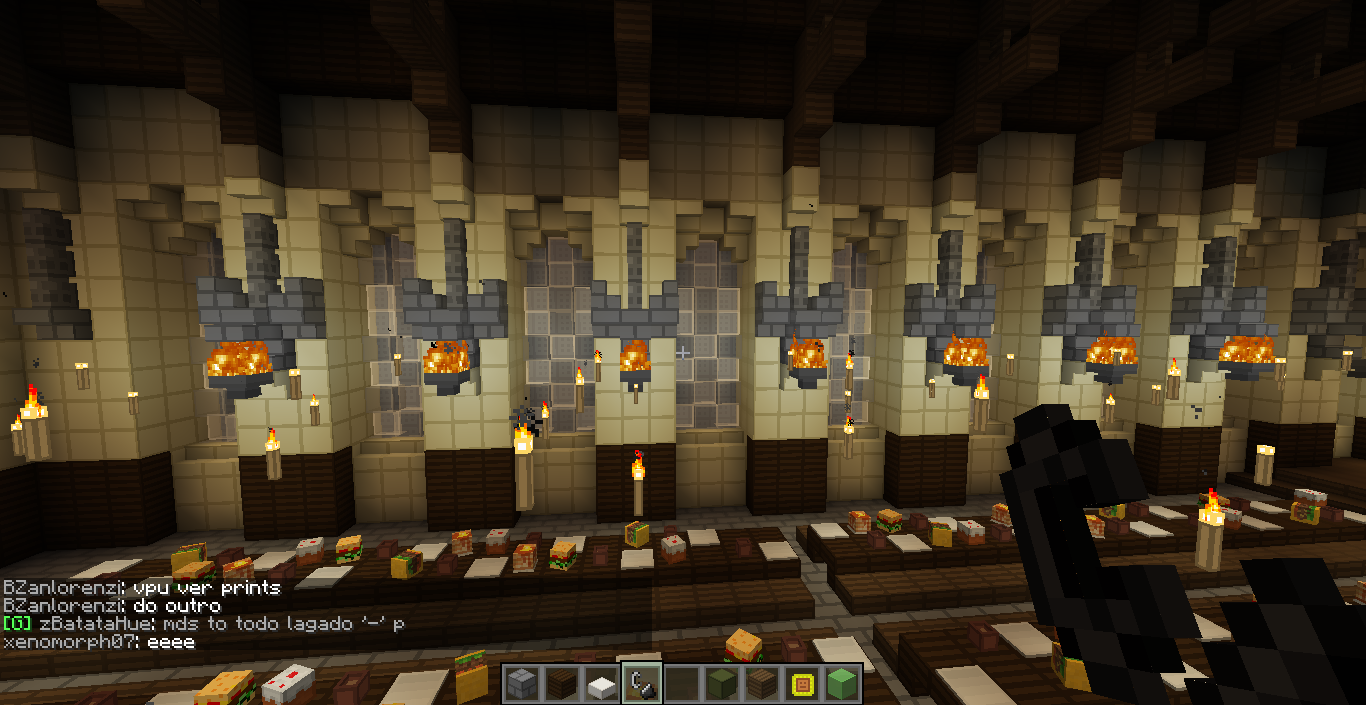The height and width of the screenshot is (705, 1366).
Task: Pick the dark green block slot
Action: tap(721, 684)
